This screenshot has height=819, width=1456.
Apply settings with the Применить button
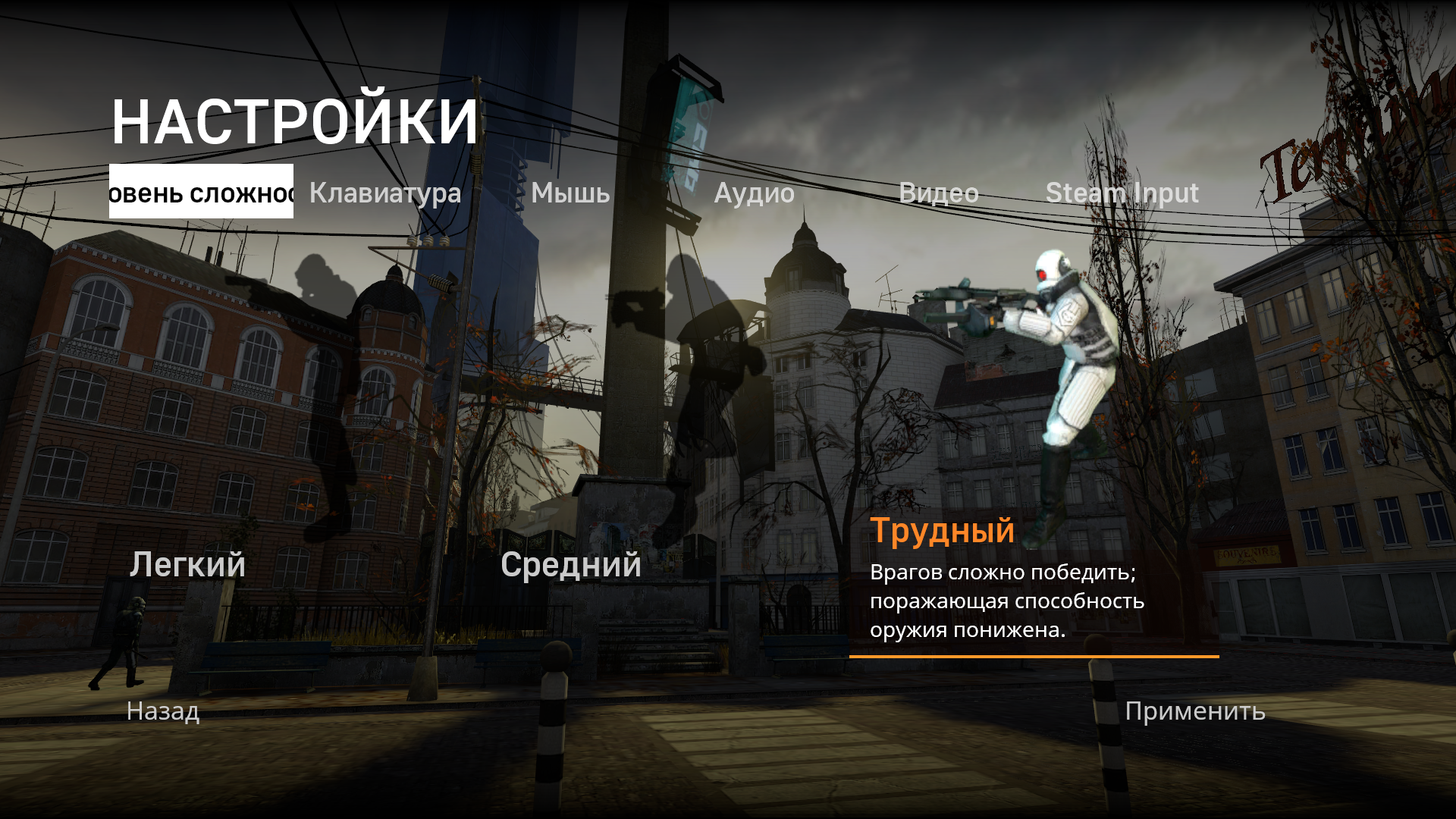click(x=1194, y=711)
